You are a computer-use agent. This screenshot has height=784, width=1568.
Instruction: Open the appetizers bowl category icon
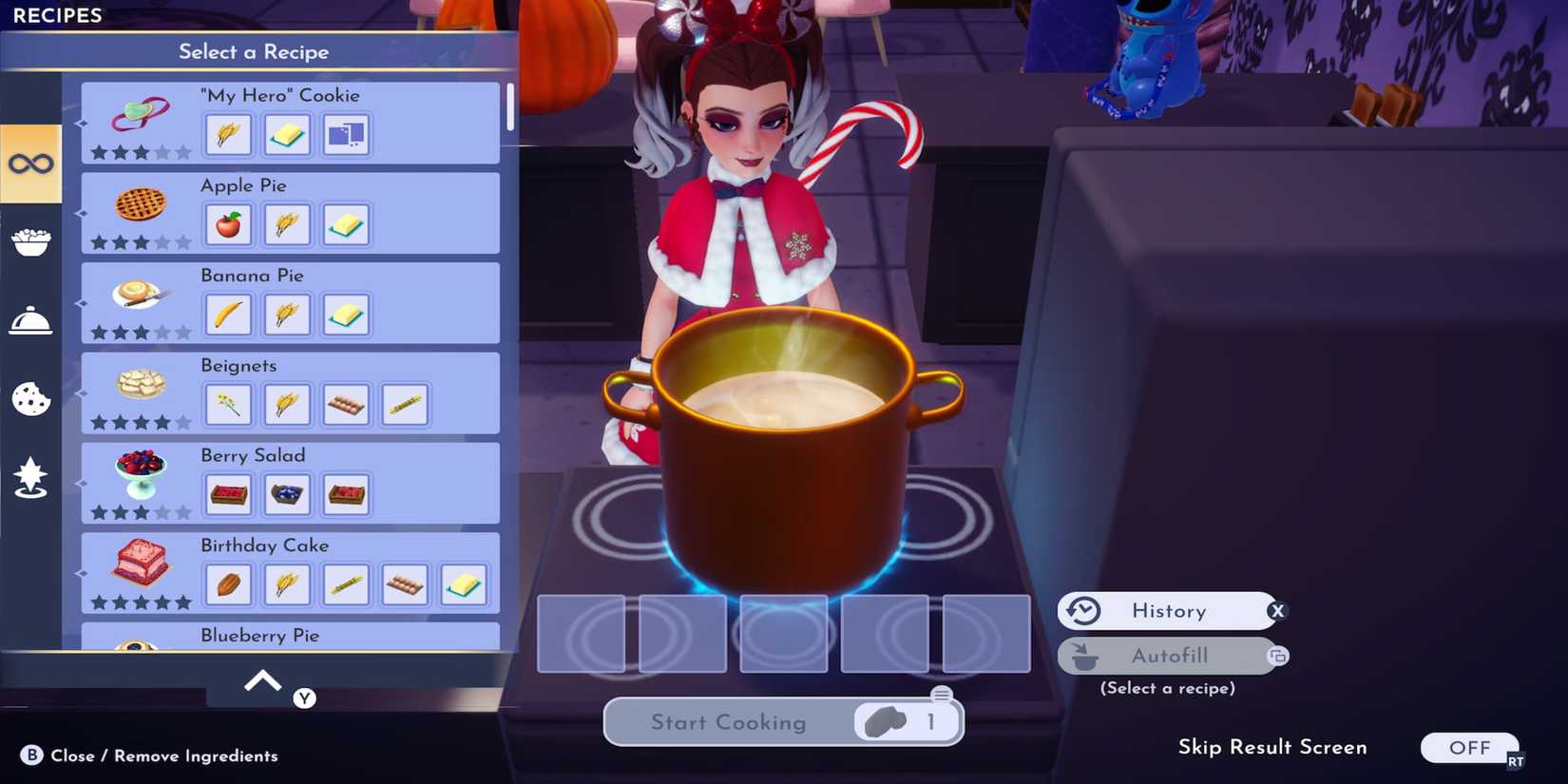30,240
